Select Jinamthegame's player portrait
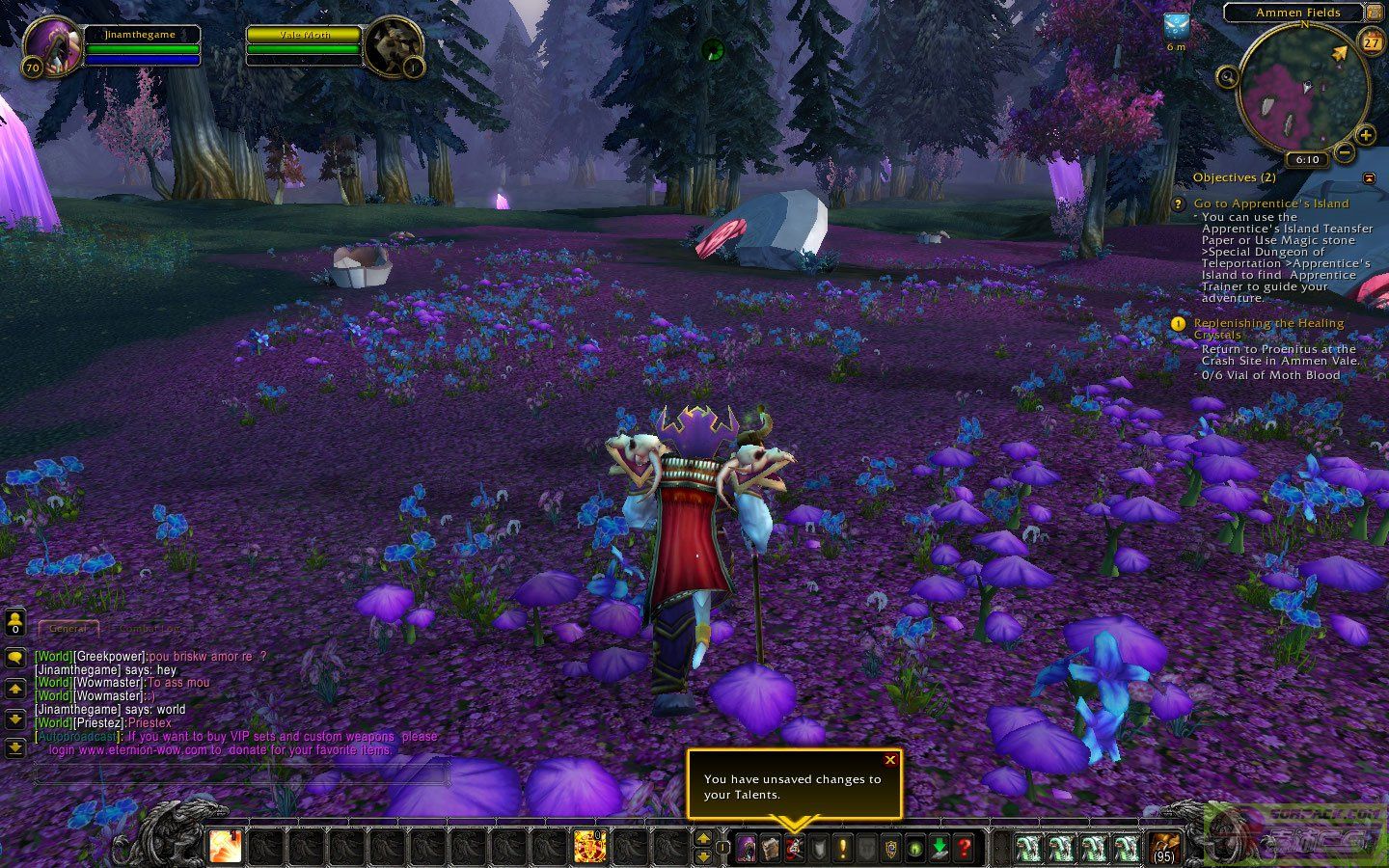This screenshot has height=868, width=1389. click(48, 44)
